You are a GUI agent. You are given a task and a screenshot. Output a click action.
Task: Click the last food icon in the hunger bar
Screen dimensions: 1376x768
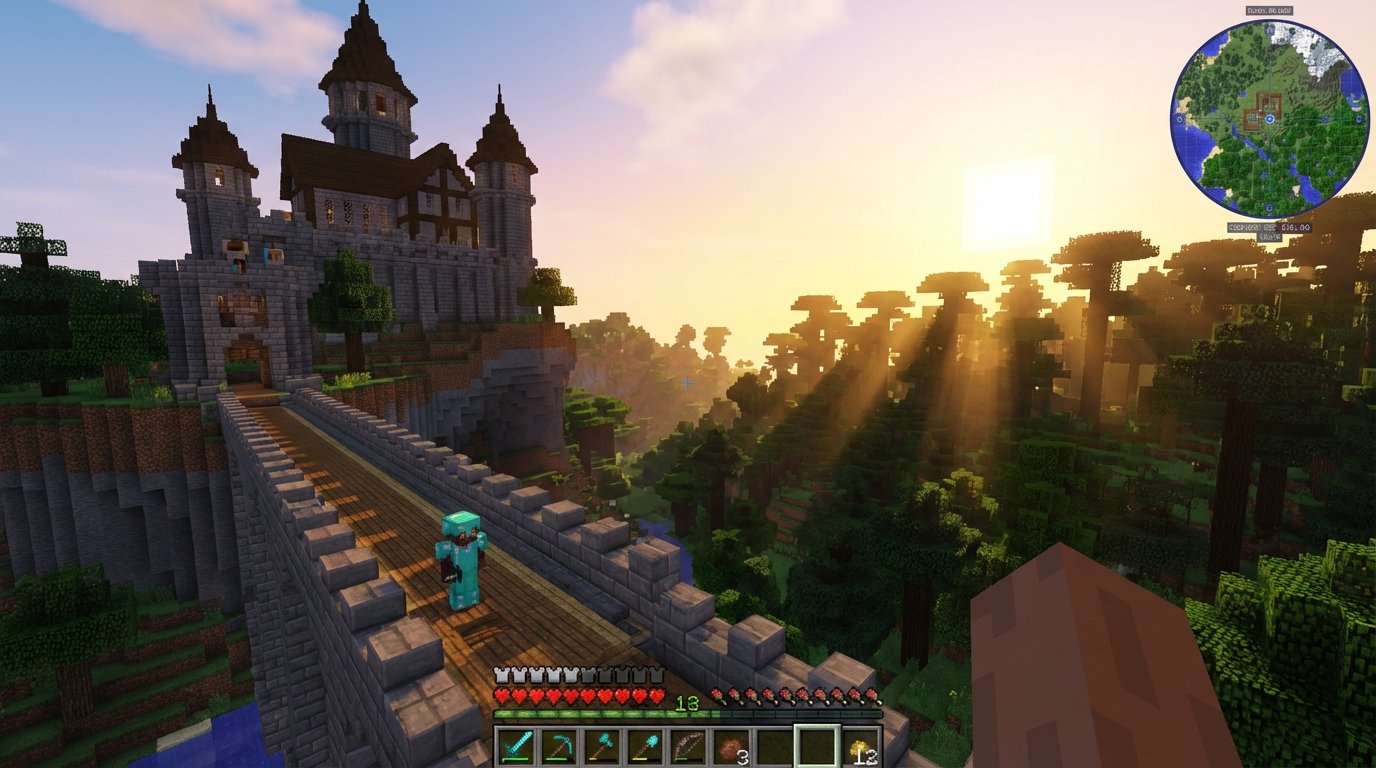(x=874, y=695)
